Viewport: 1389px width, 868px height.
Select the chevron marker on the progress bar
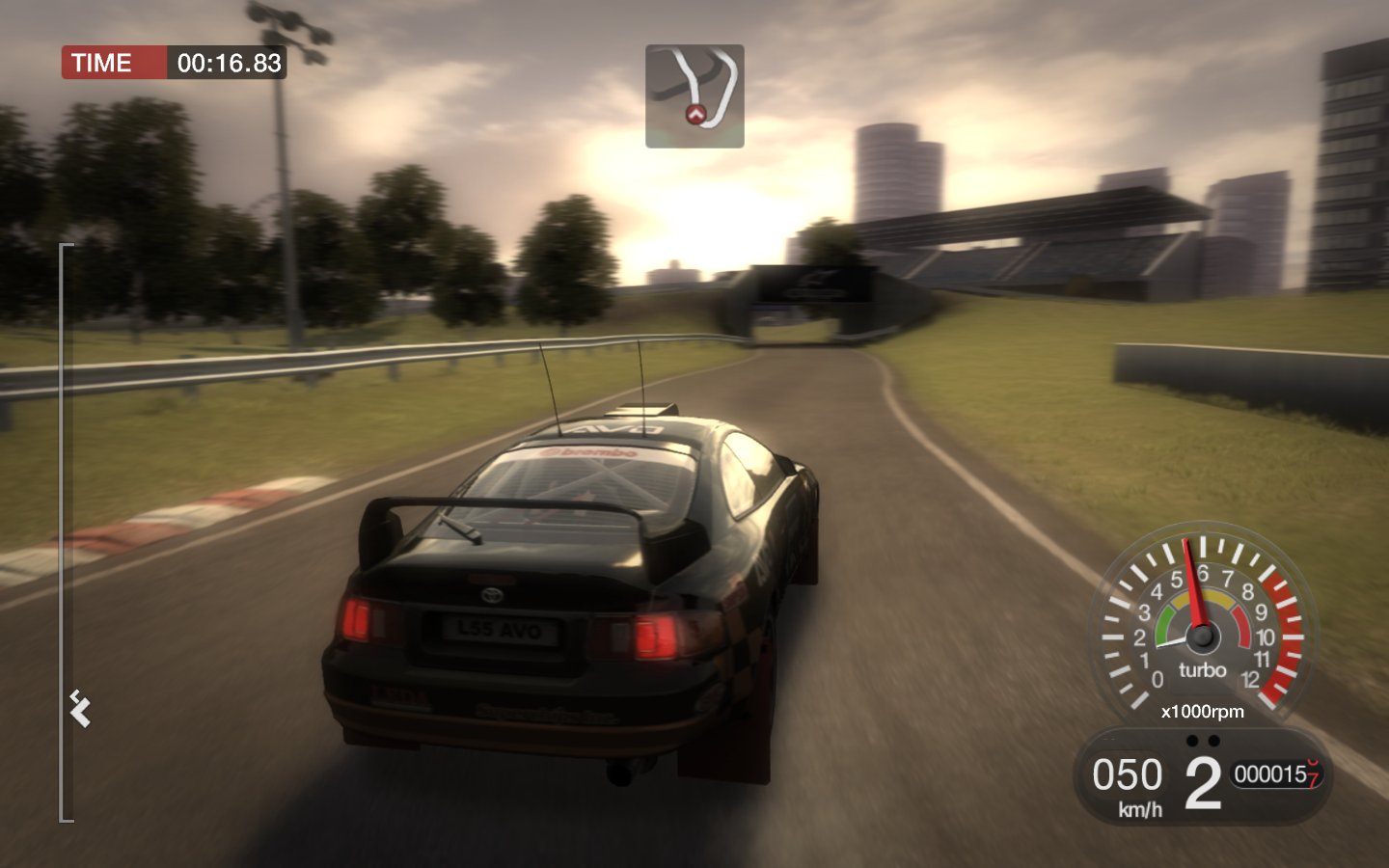80,711
